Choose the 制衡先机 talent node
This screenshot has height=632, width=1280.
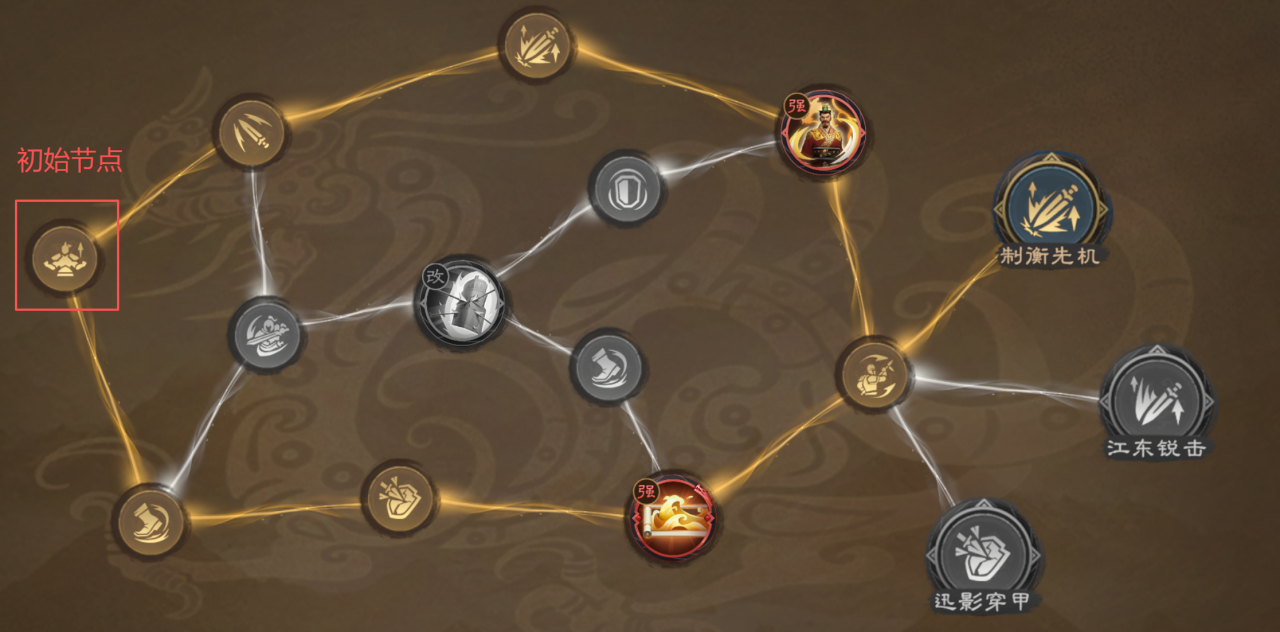tap(1048, 207)
